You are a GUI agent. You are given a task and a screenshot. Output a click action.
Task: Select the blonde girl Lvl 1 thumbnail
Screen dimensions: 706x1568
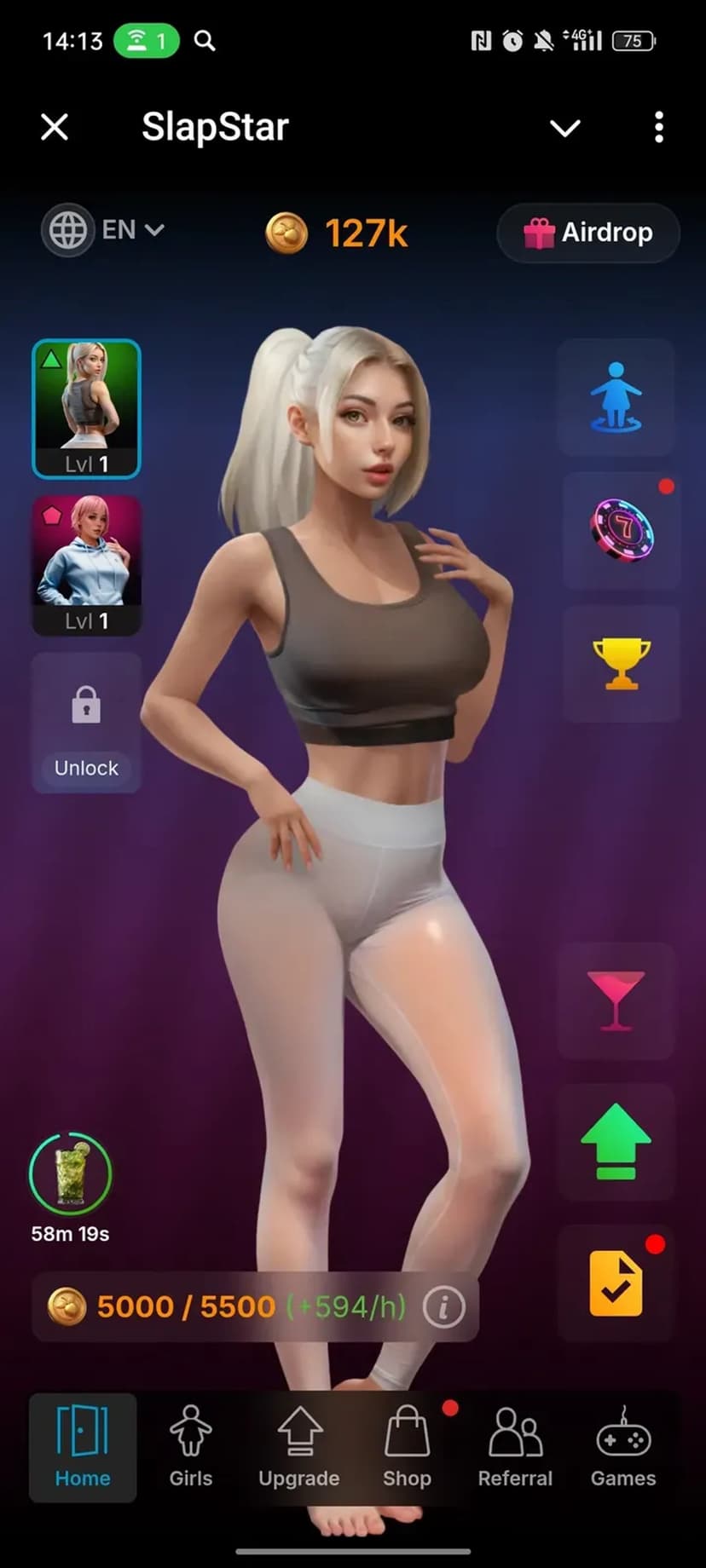pyautogui.click(x=86, y=408)
